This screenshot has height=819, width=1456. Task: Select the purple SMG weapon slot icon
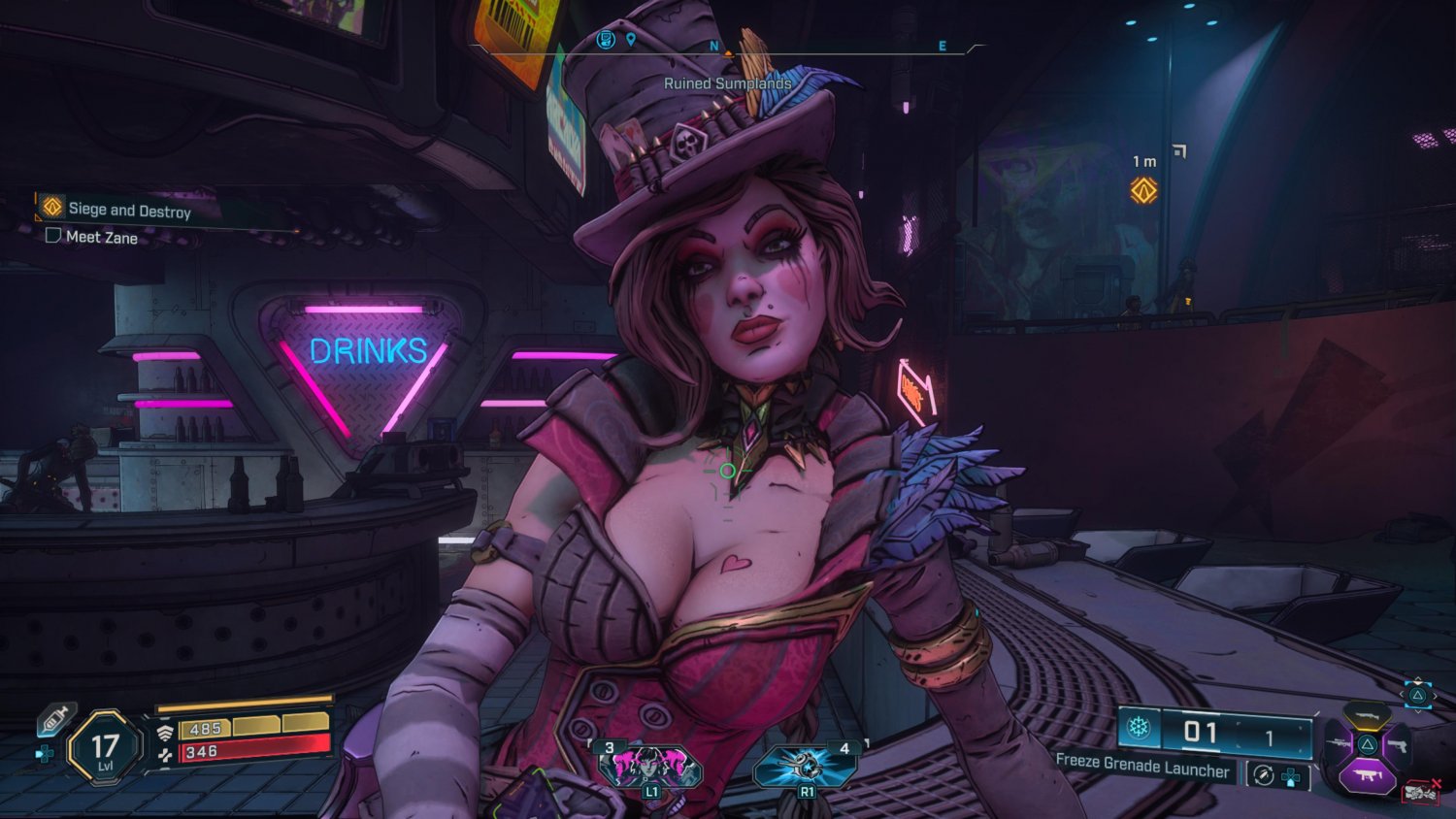[x=1368, y=774]
